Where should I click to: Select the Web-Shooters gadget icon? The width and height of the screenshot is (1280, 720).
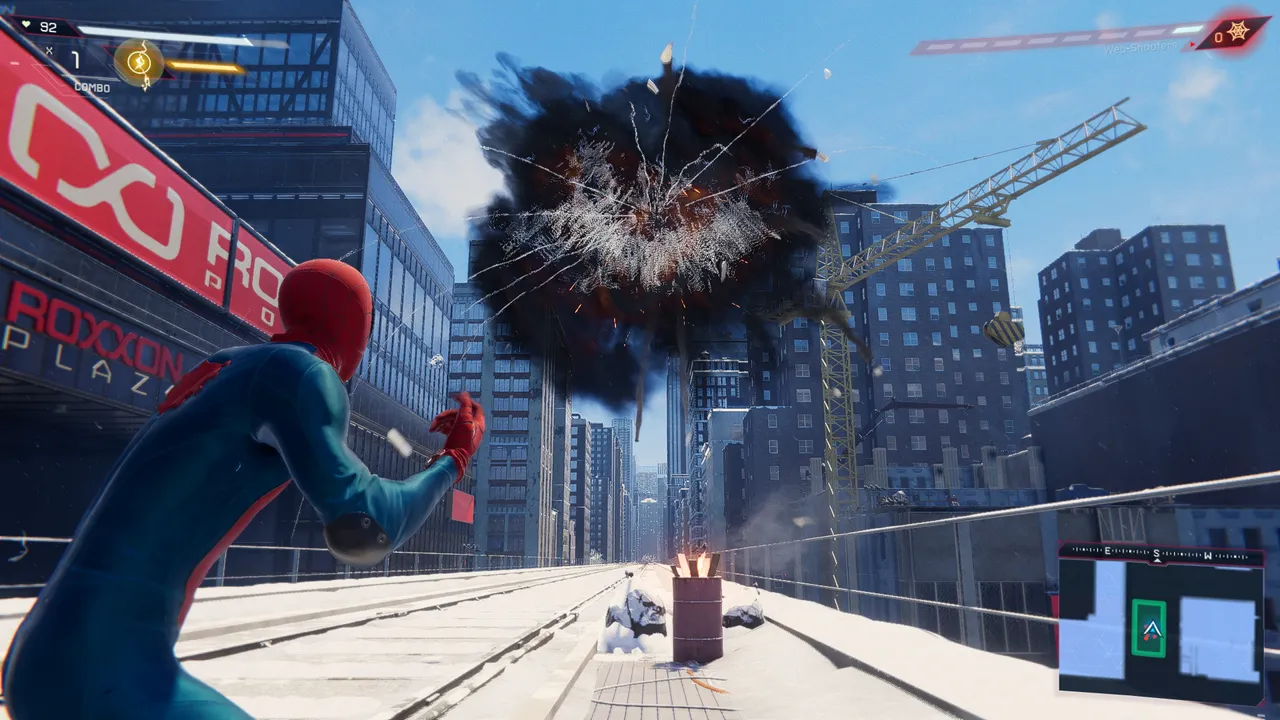point(1237,32)
